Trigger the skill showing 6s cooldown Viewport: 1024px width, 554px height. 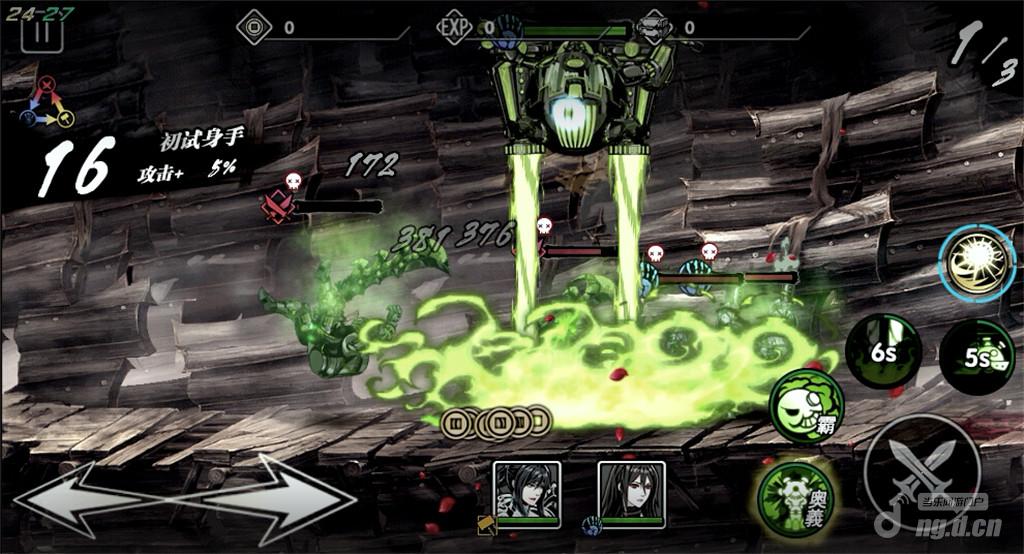pos(883,352)
